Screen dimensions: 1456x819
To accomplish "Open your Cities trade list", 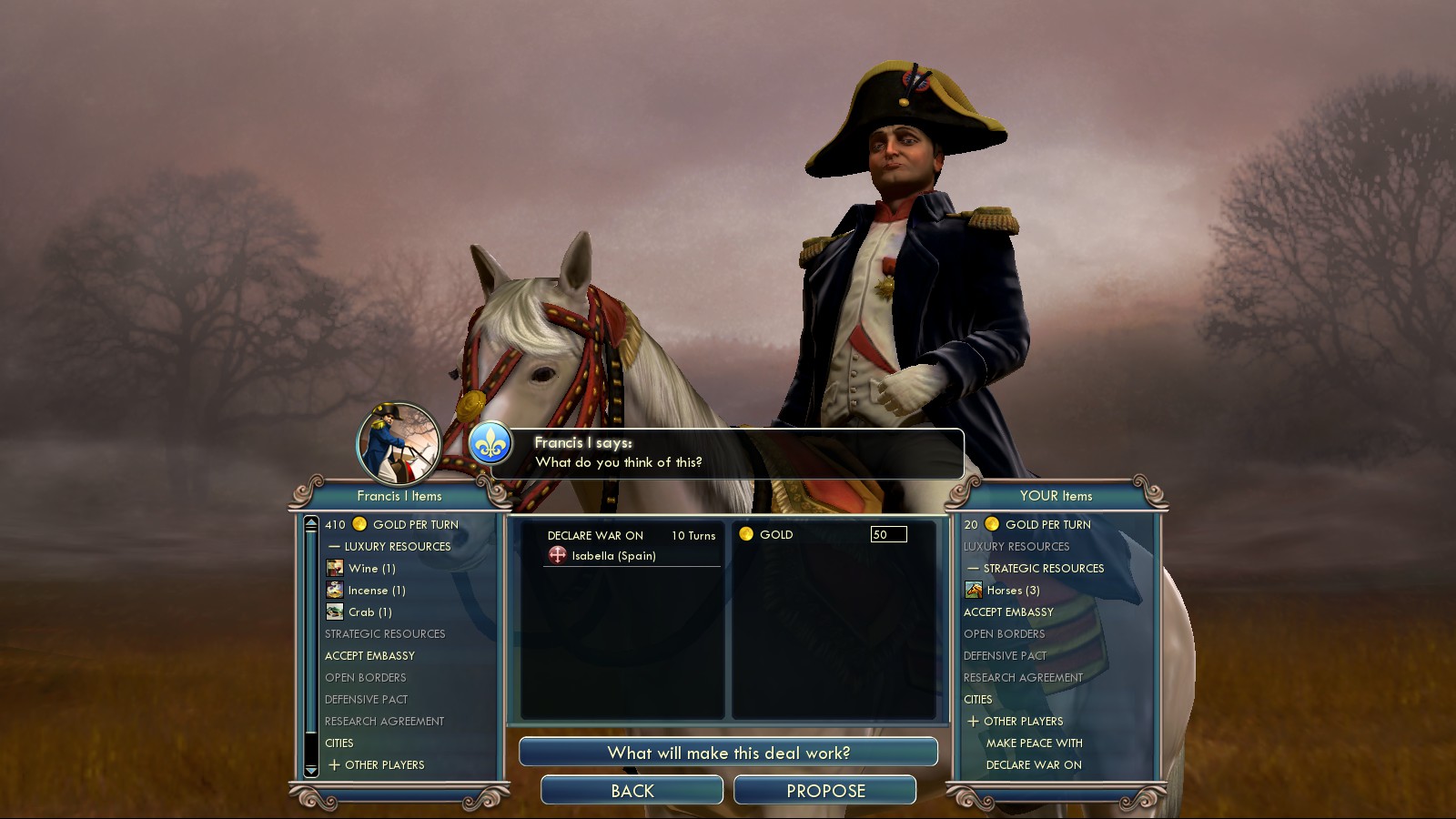I will 978,699.
